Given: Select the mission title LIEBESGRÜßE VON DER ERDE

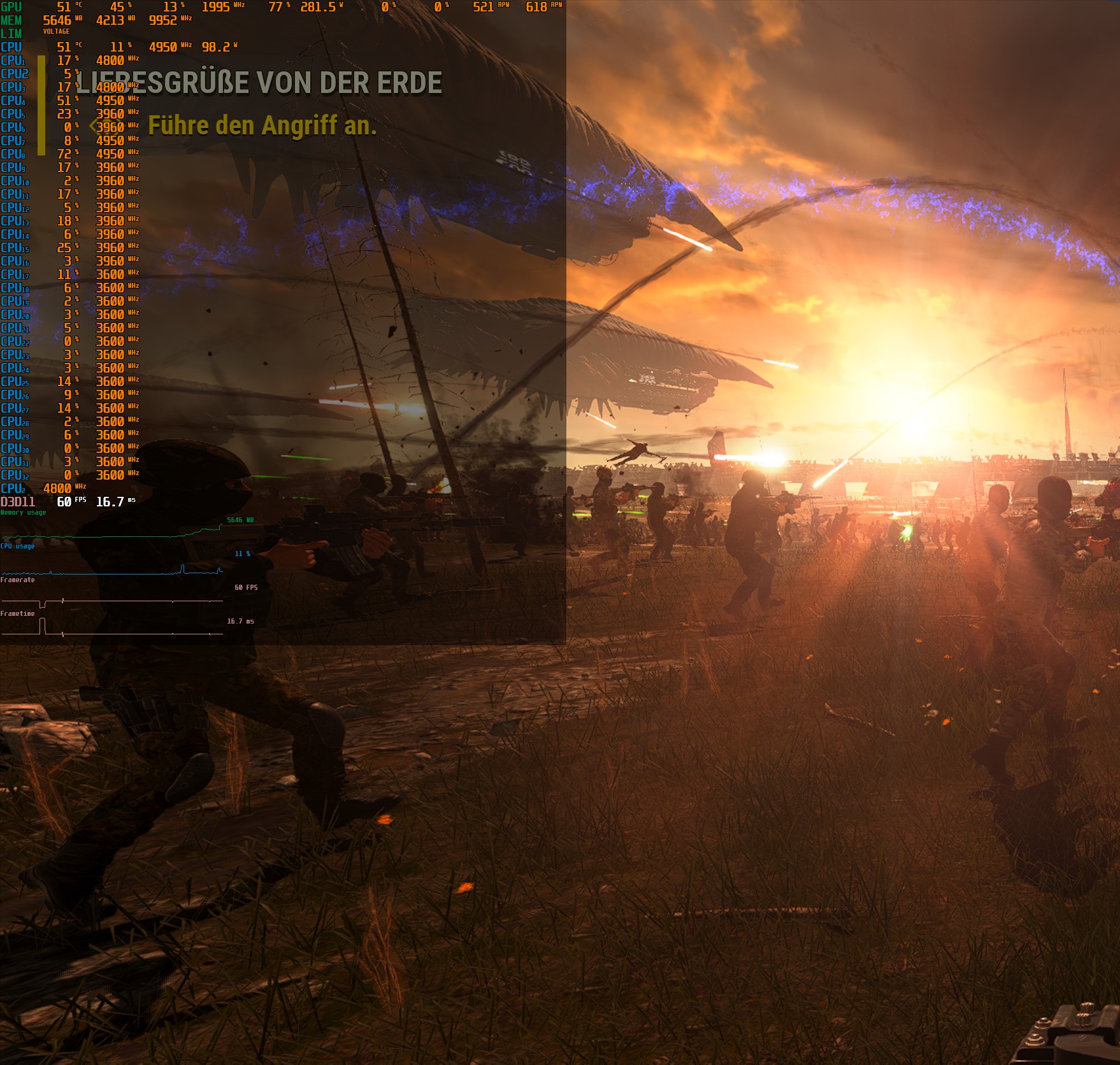Looking at the screenshot, I should tap(257, 82).
